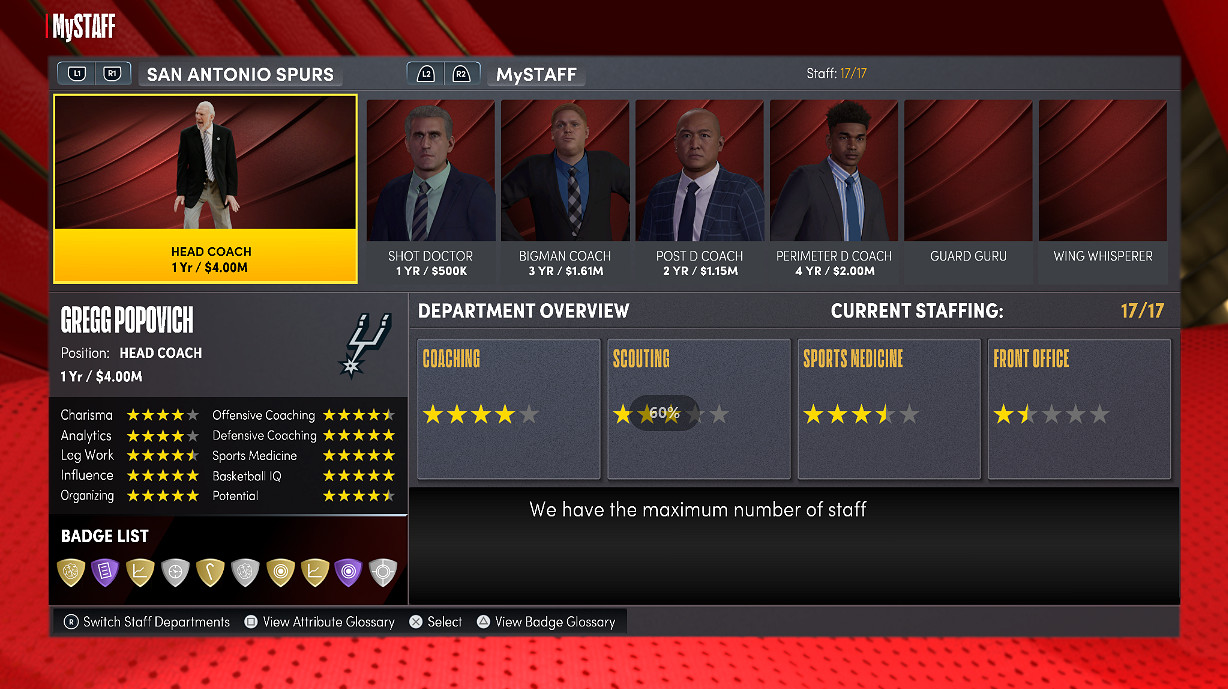
Task: Click the first gold badge in Badge List
Action: (x=71, y=571)
